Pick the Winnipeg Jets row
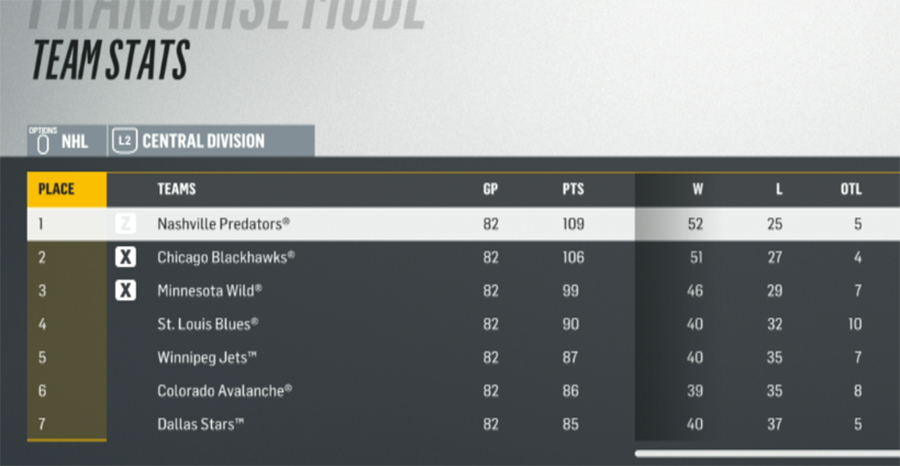 click(206, 357)
